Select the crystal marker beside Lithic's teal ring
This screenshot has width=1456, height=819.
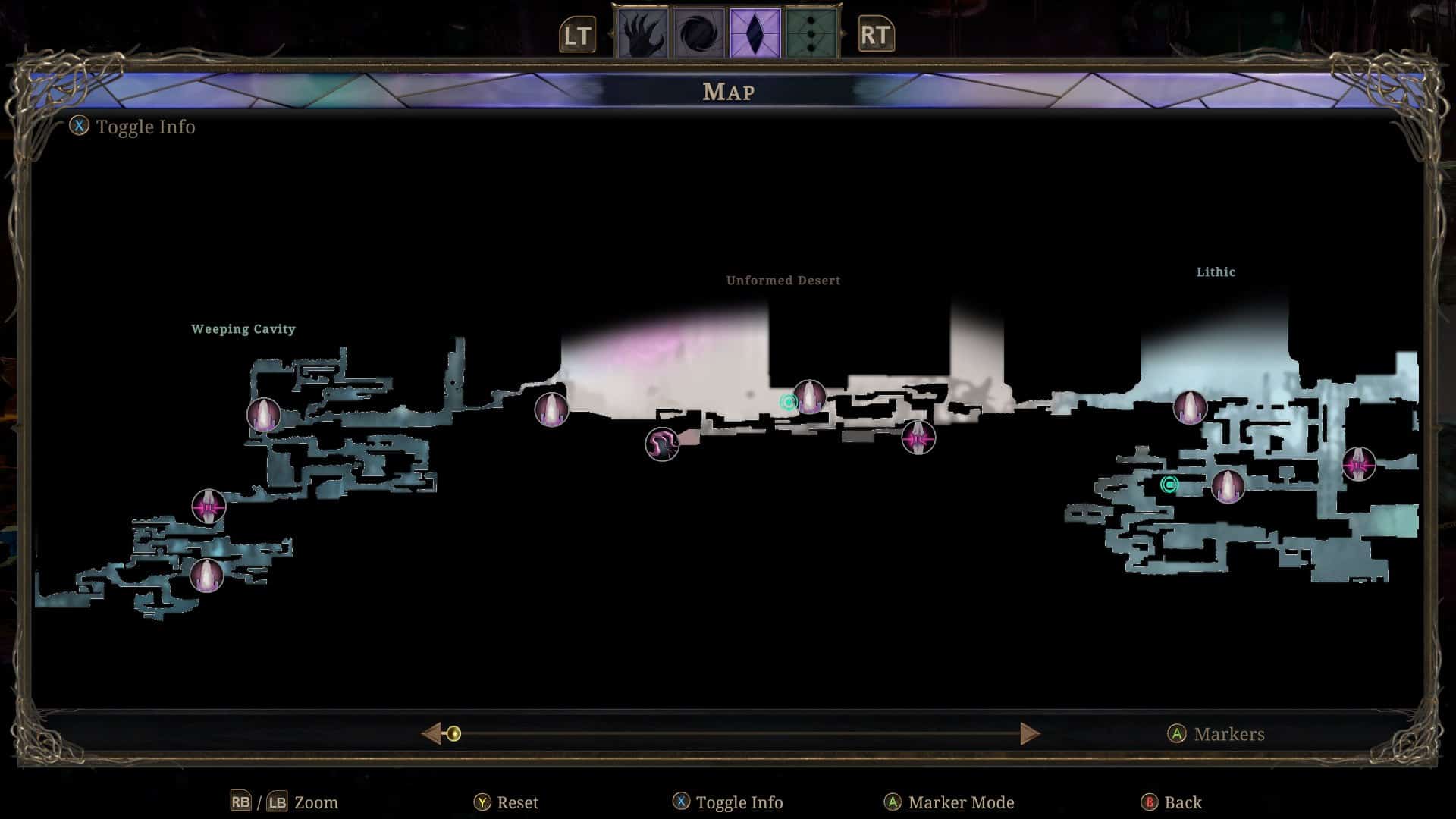[x=1228, y=486]
